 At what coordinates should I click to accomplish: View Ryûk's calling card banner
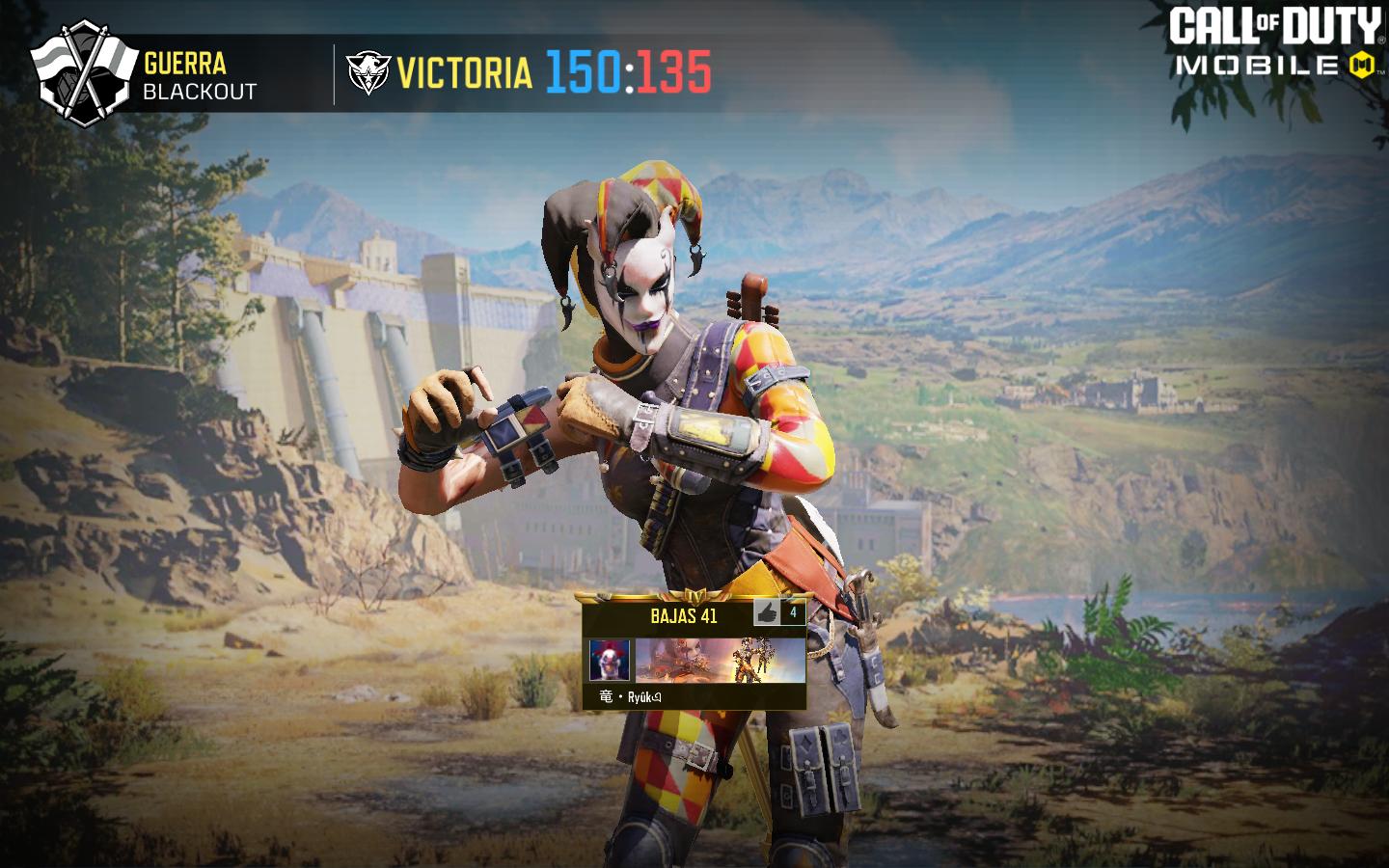[x=719, y=661]
